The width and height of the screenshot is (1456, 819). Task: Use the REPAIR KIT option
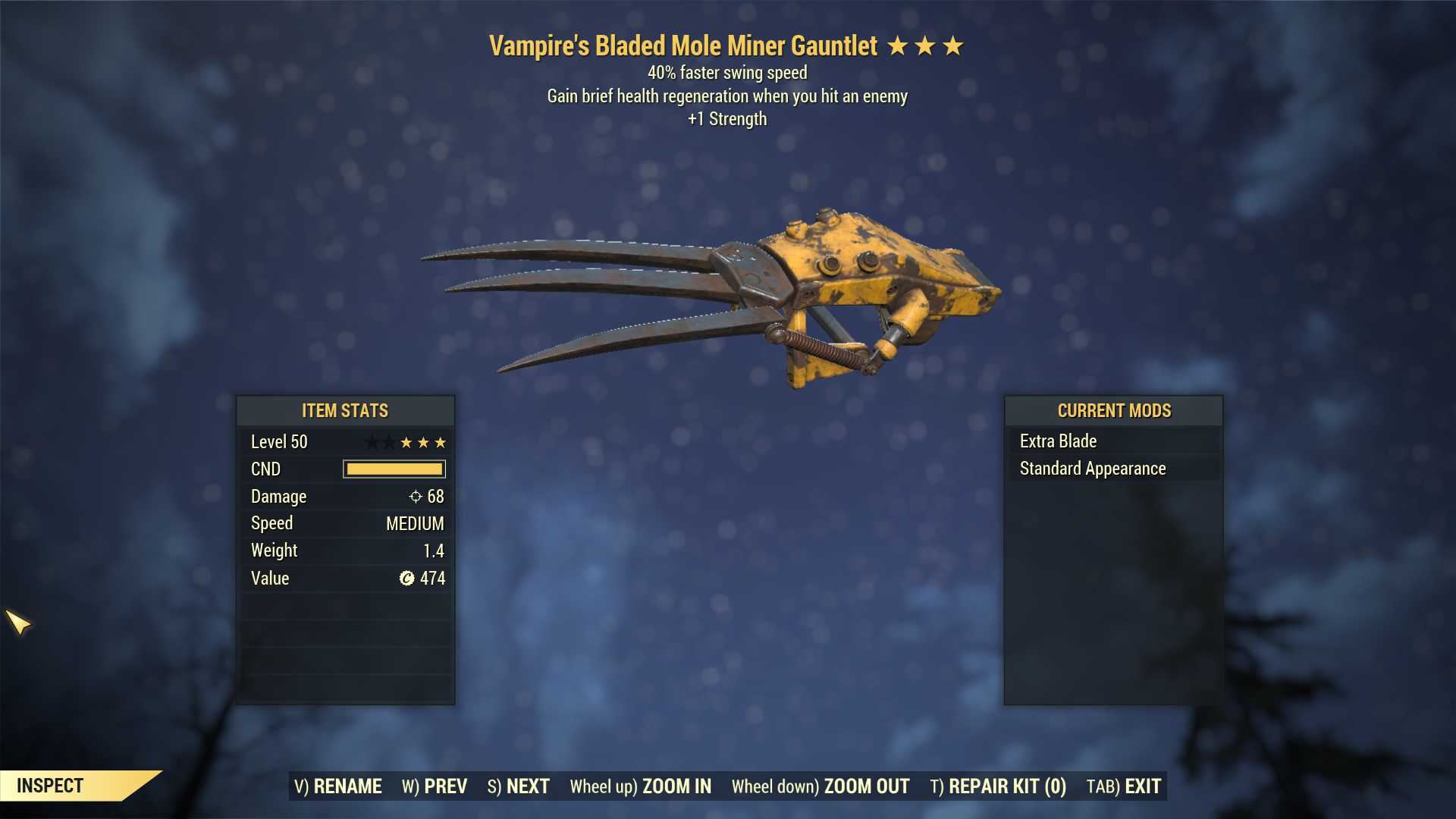997,786
